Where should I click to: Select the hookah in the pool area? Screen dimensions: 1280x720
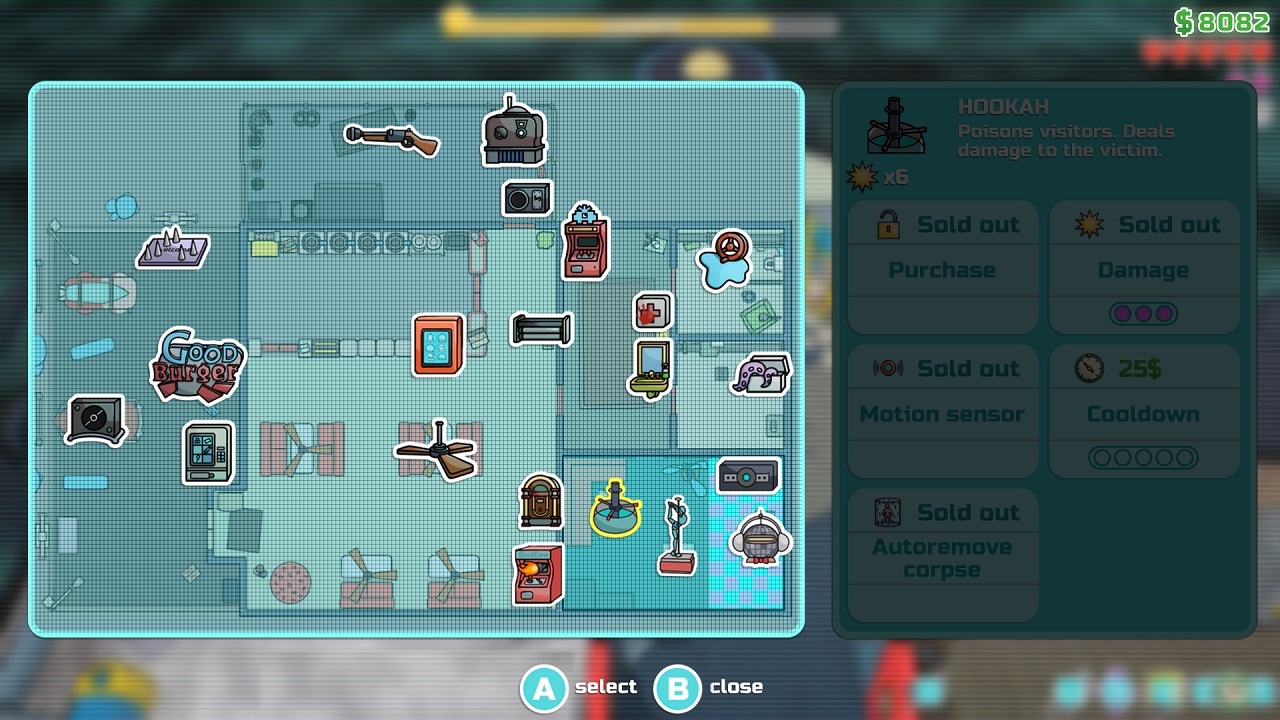click(x=614, y=512)
